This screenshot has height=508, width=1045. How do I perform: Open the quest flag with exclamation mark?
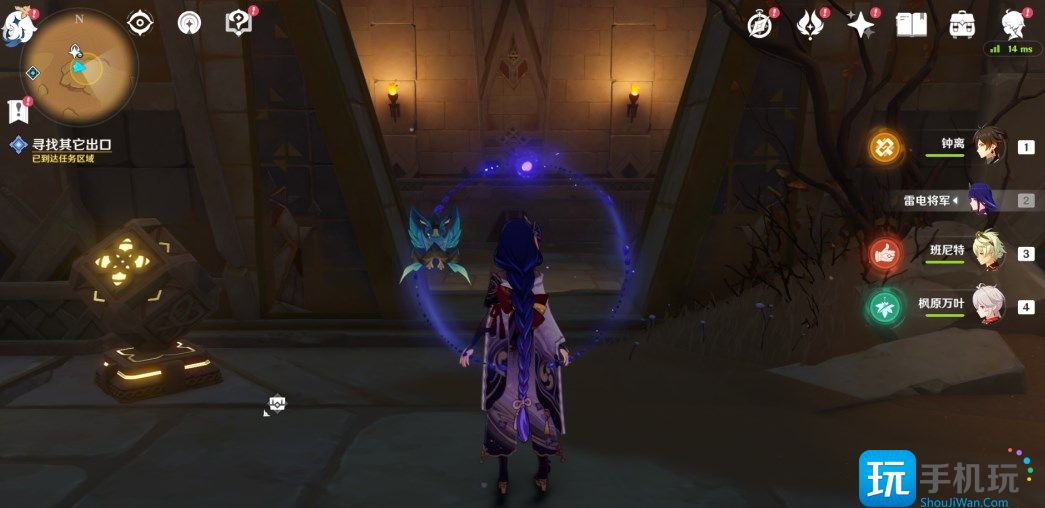pyautogui.click(x=17, y=110)
